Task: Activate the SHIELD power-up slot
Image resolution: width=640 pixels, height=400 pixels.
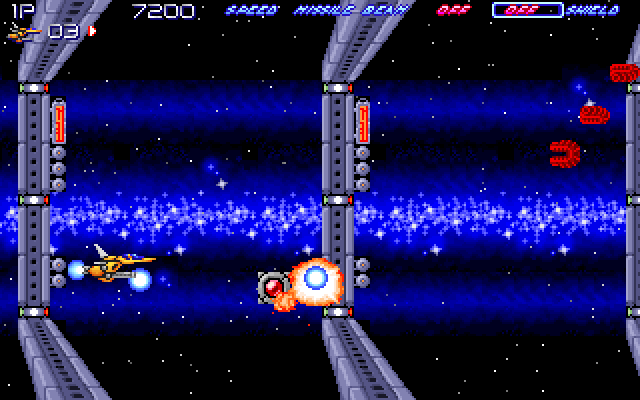Action: click(592, 11)
